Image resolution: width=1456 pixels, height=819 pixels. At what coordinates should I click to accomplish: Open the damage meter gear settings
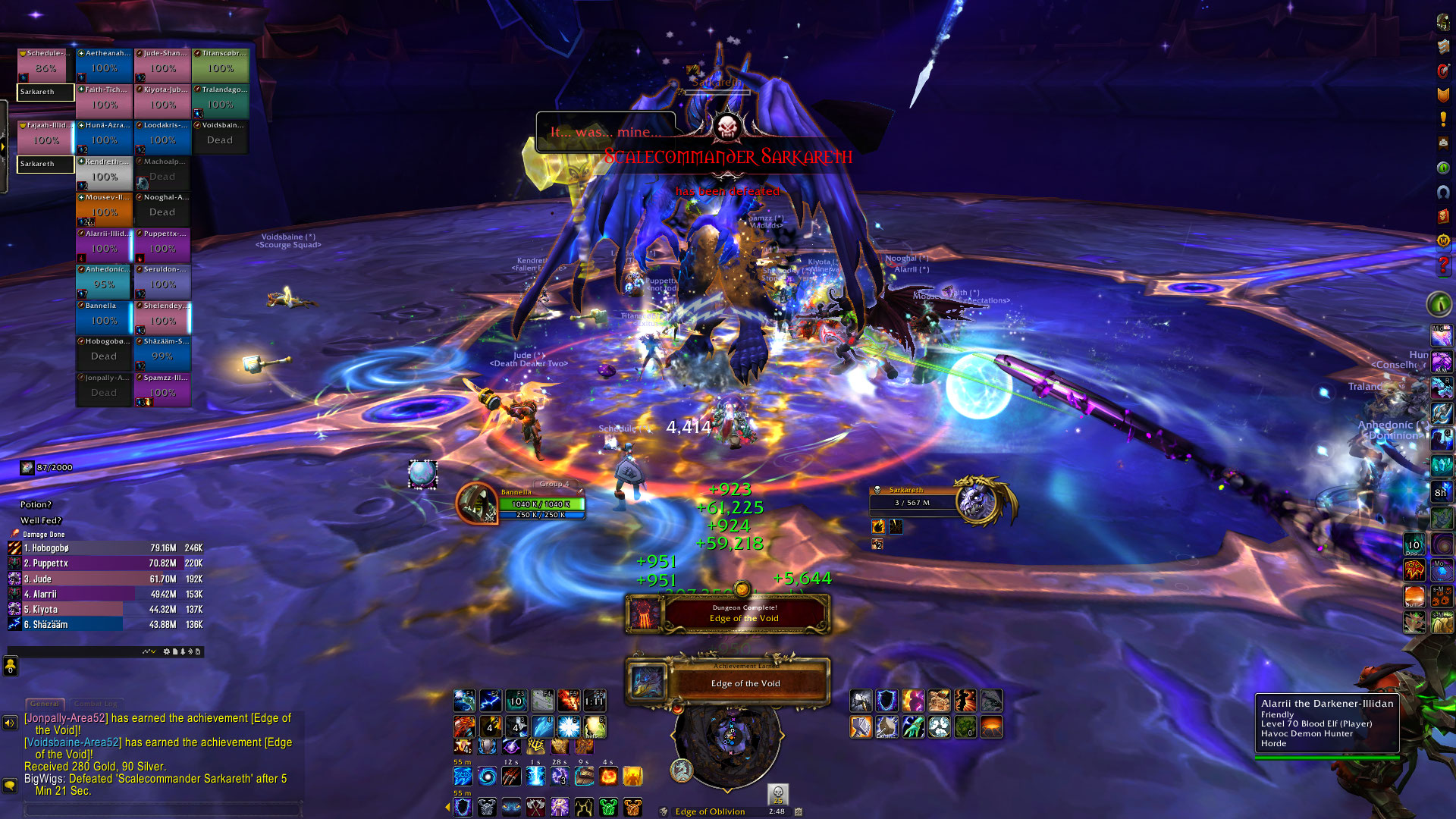tap(167, 651)
